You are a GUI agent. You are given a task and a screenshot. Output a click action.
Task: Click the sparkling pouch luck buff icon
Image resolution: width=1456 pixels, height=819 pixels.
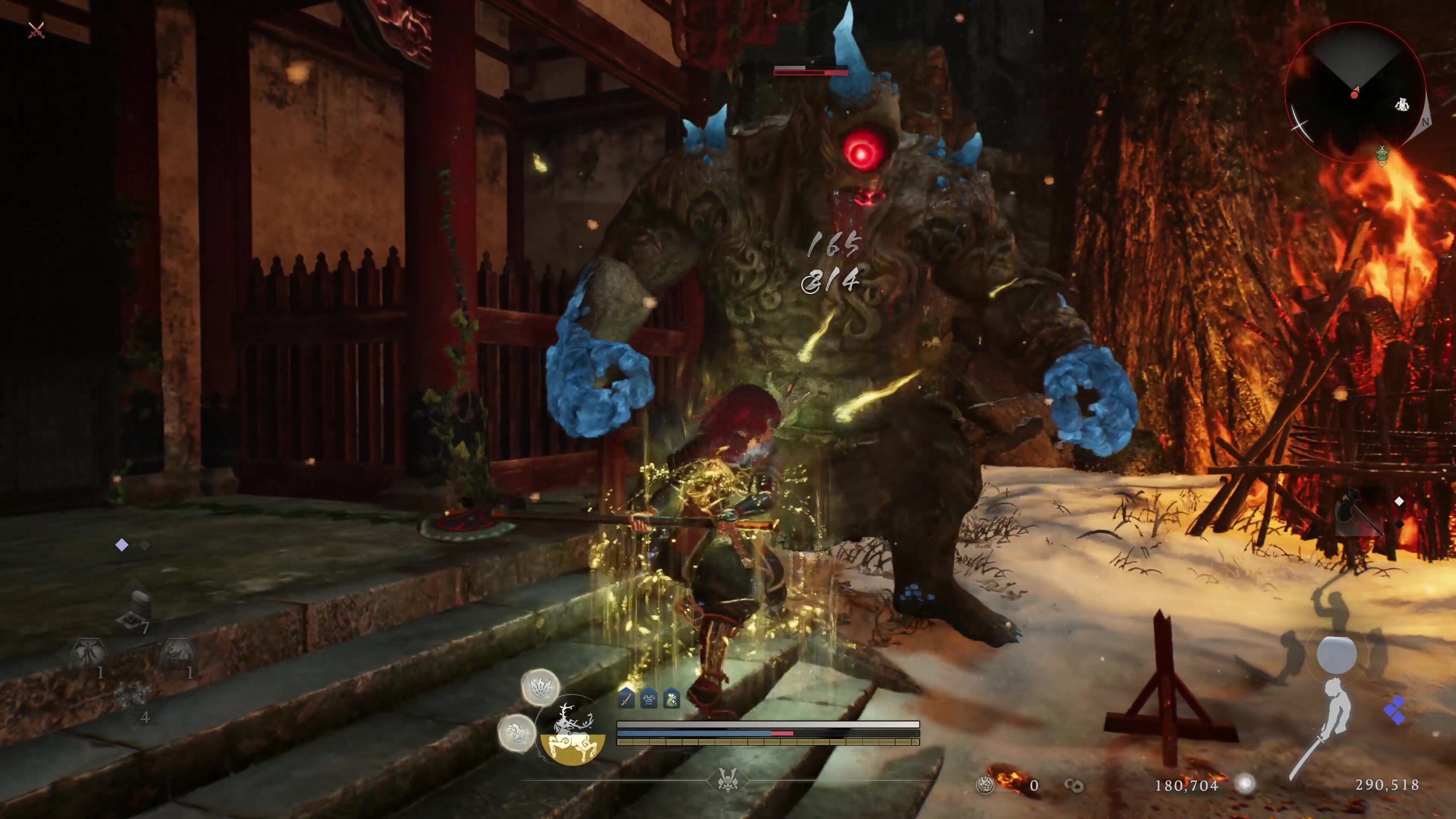672,699
